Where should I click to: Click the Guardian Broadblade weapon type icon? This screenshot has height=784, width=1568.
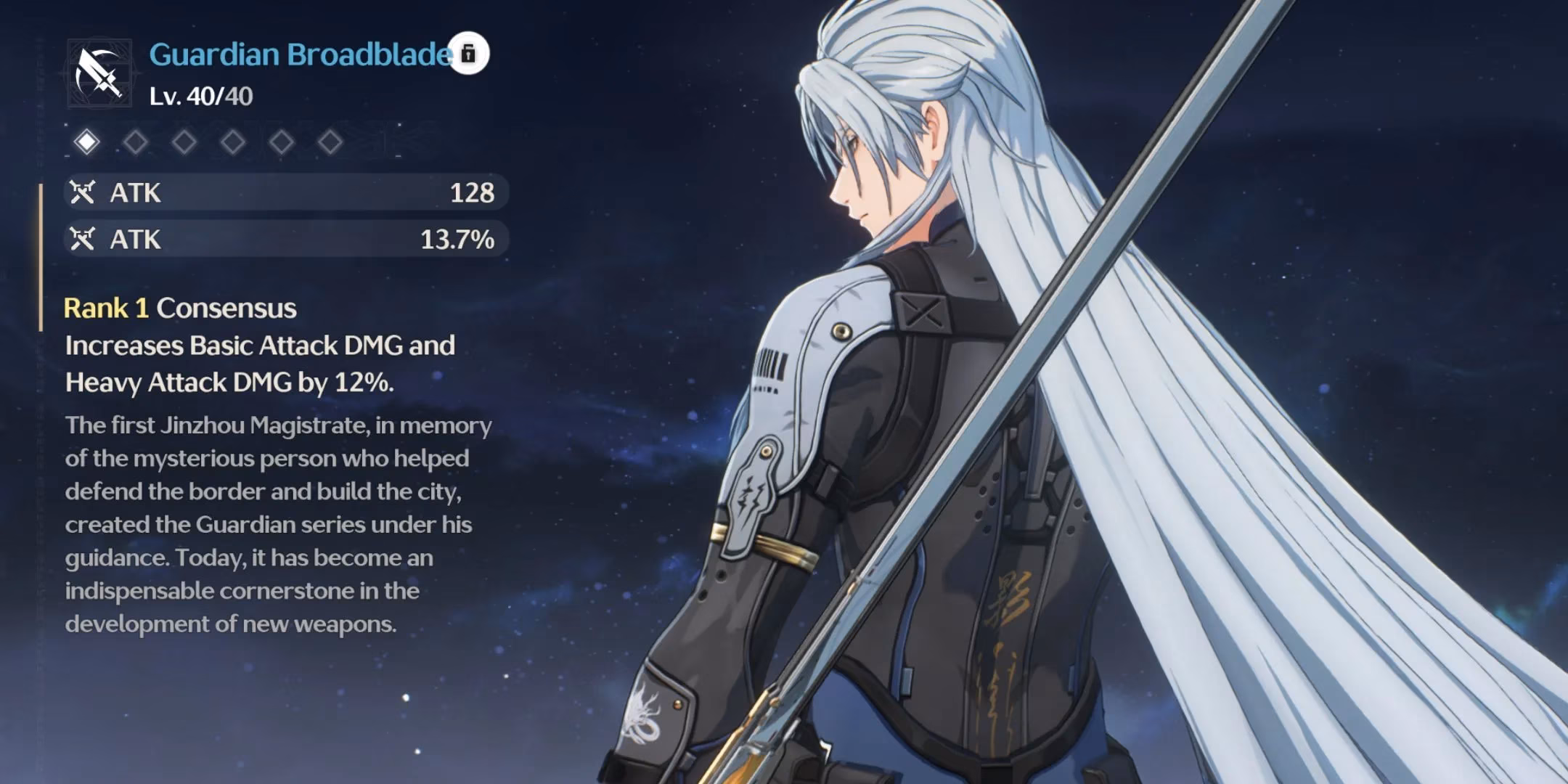(x=99, y=73)
